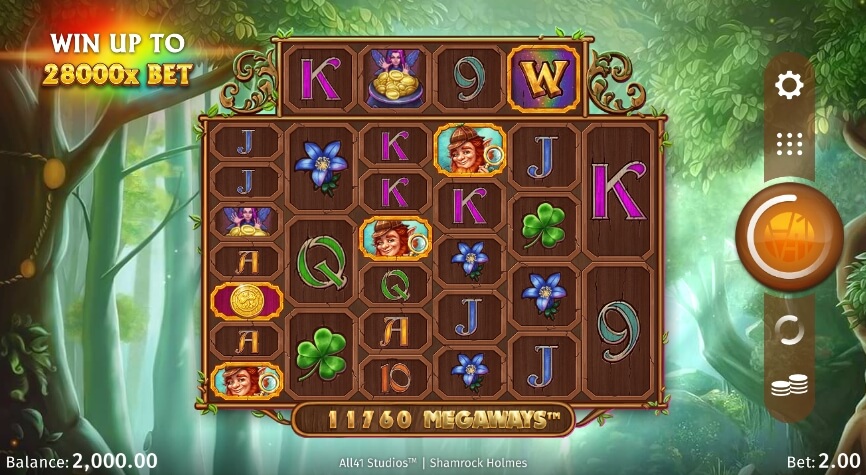Open autoplay with the circular arrow icon

tap(789, 330)
